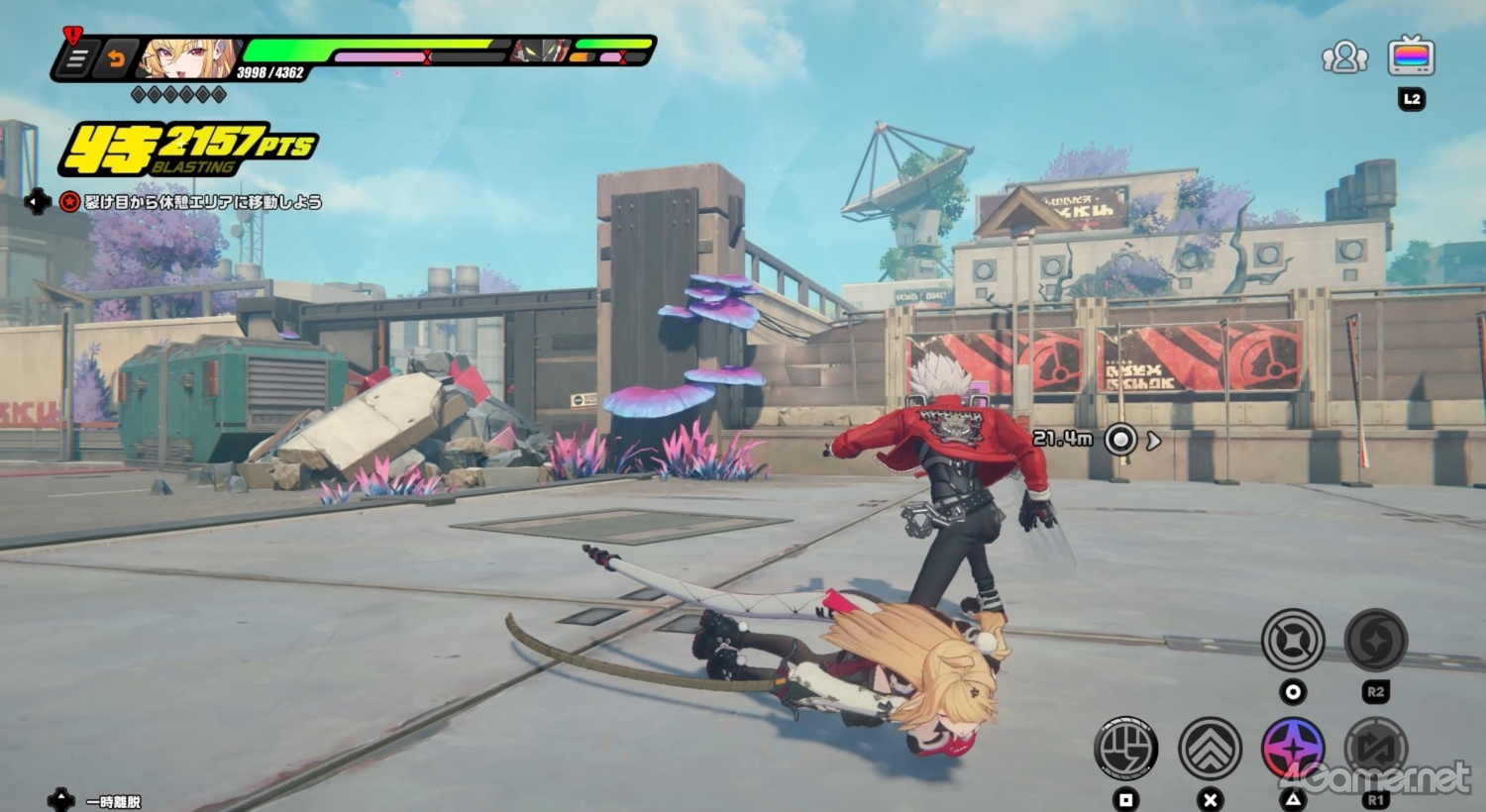Click the orange return arrow button
The height and width of the screenshot is (812, 1486).
[x=115, y=59]
